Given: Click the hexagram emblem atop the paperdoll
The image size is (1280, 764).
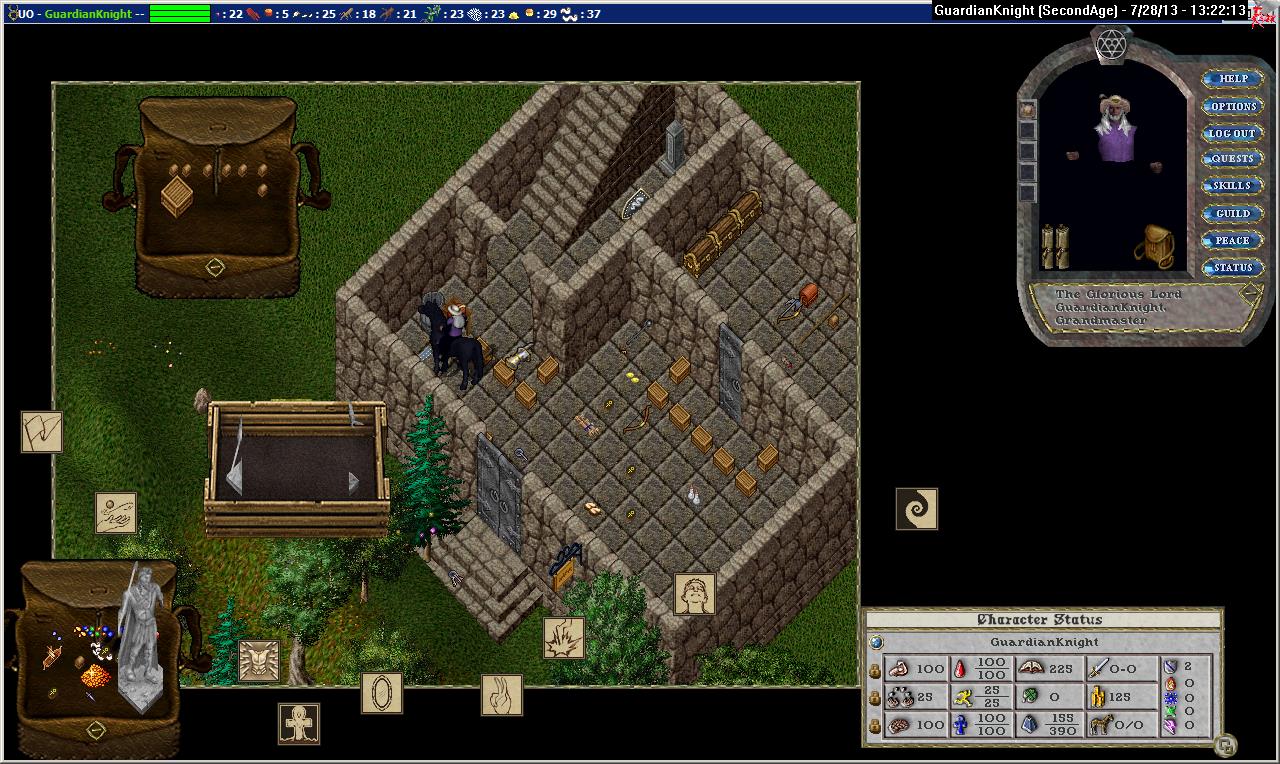Looking at the screenshot, I should [x=1111, y=44].
